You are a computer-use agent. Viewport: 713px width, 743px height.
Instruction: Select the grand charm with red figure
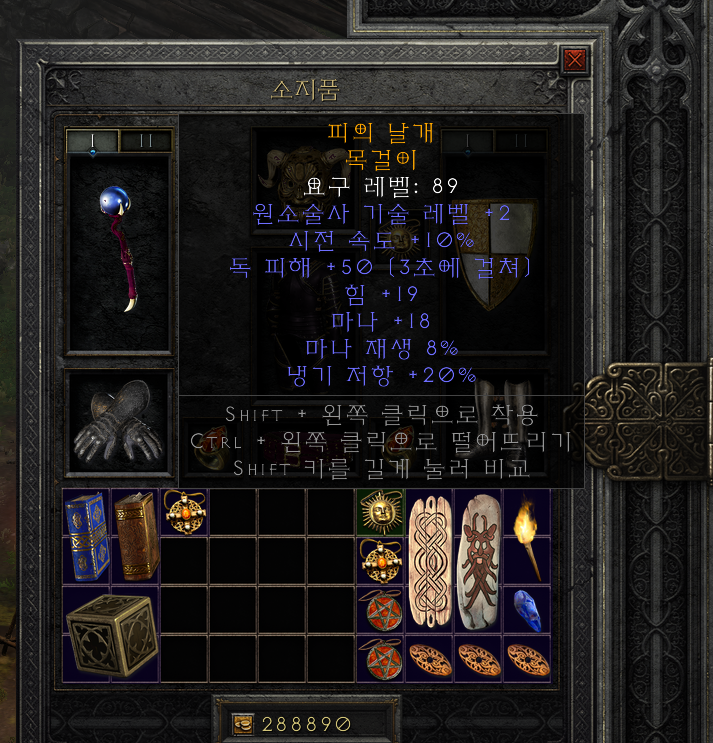478,560
